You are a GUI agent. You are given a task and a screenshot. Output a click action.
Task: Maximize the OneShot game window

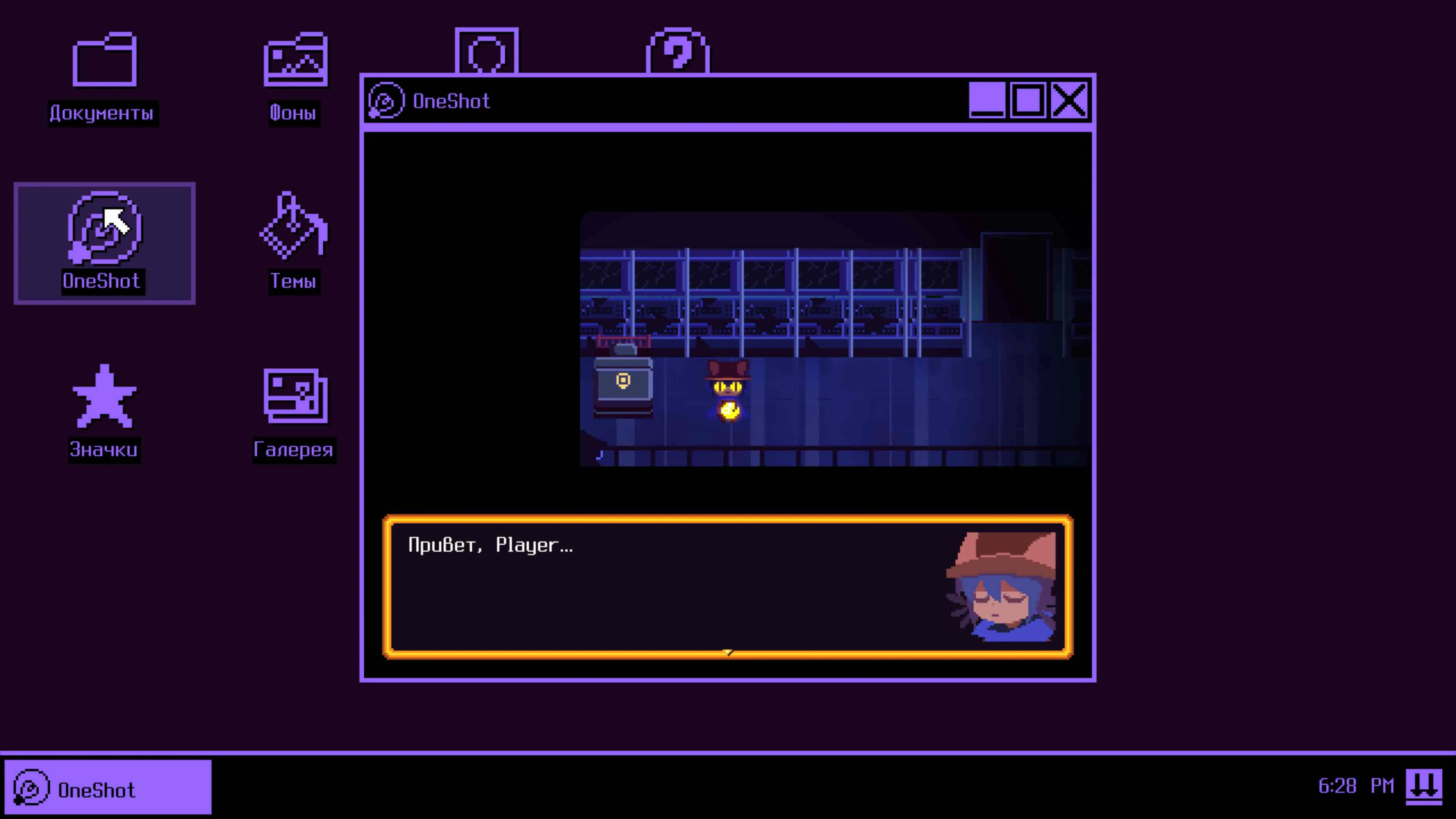pyautogui.click(x=1029, y=102)
